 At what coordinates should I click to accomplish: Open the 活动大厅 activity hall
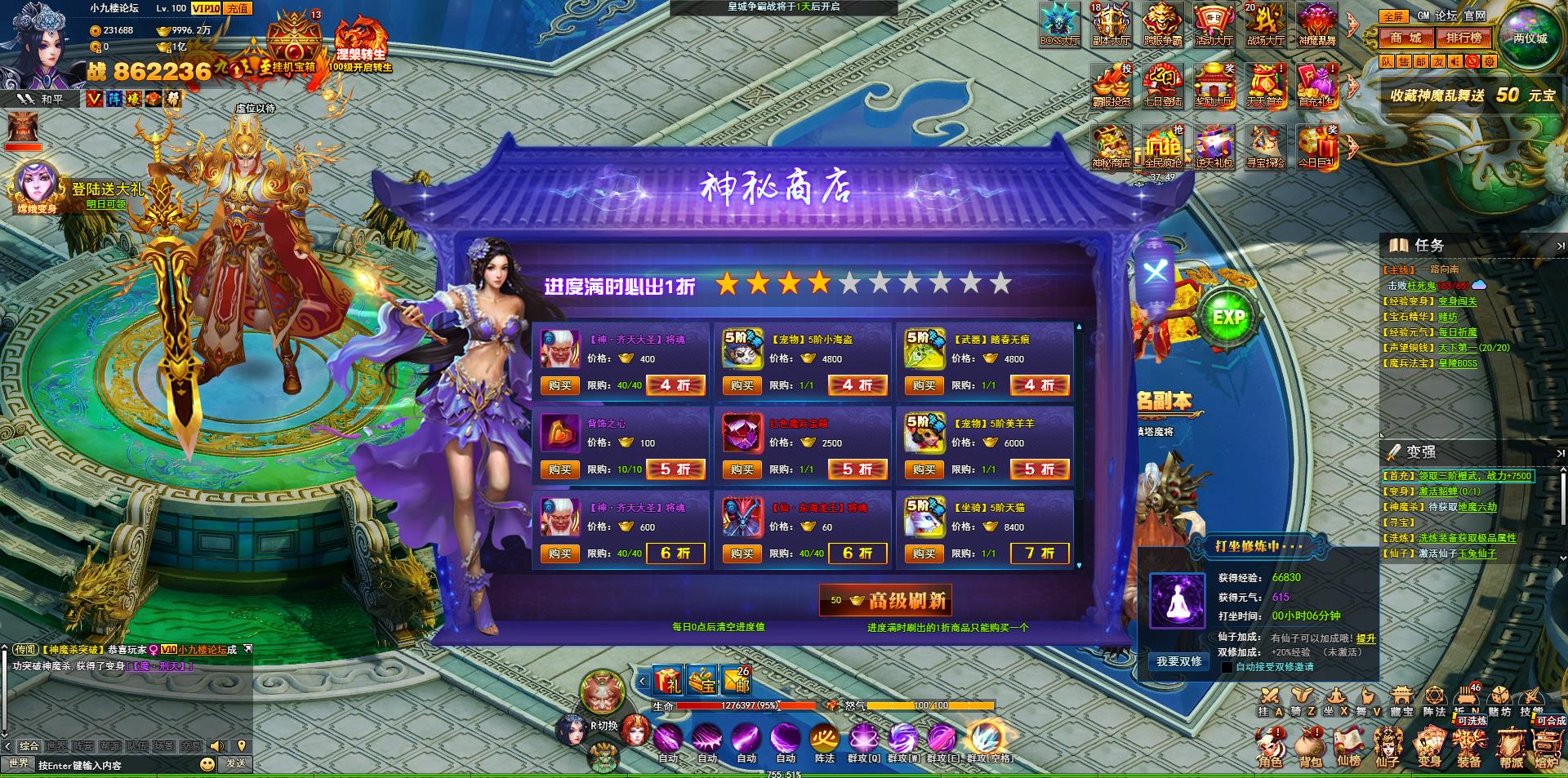[1214, 24]
